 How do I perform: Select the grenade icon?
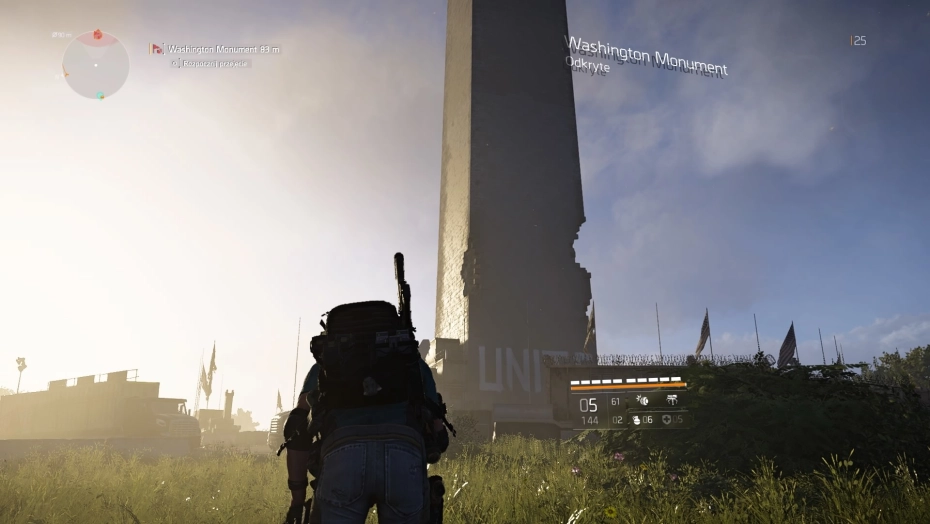pyautogui.click(x=636, y=420)
